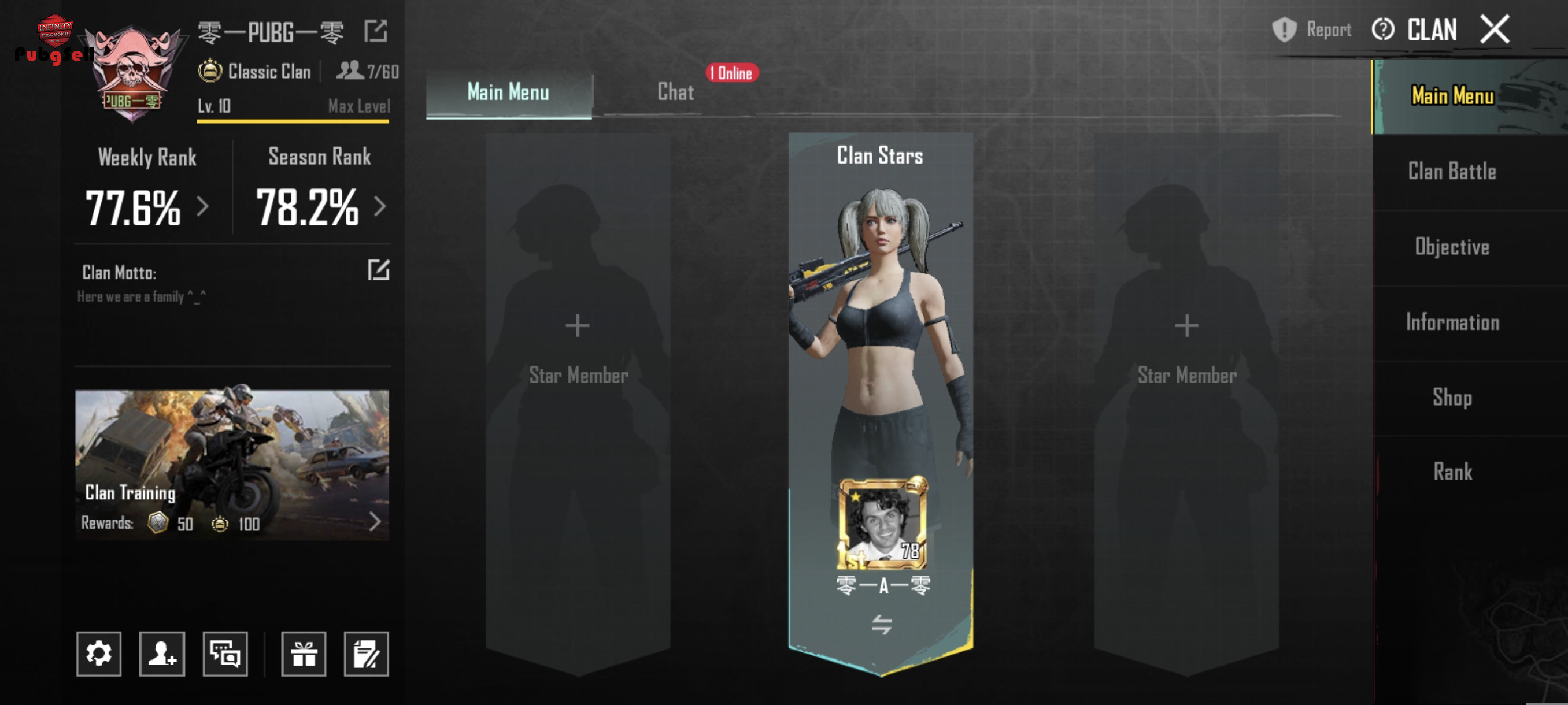Report this clan
Viewport: 1568px width, 705px height.
pyautogui.click(x=1311, y=30)
